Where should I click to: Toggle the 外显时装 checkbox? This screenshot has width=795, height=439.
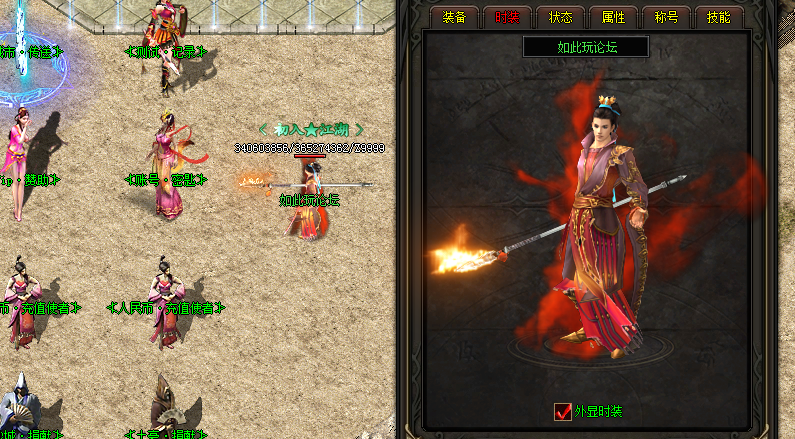click(x=563, y=411)
